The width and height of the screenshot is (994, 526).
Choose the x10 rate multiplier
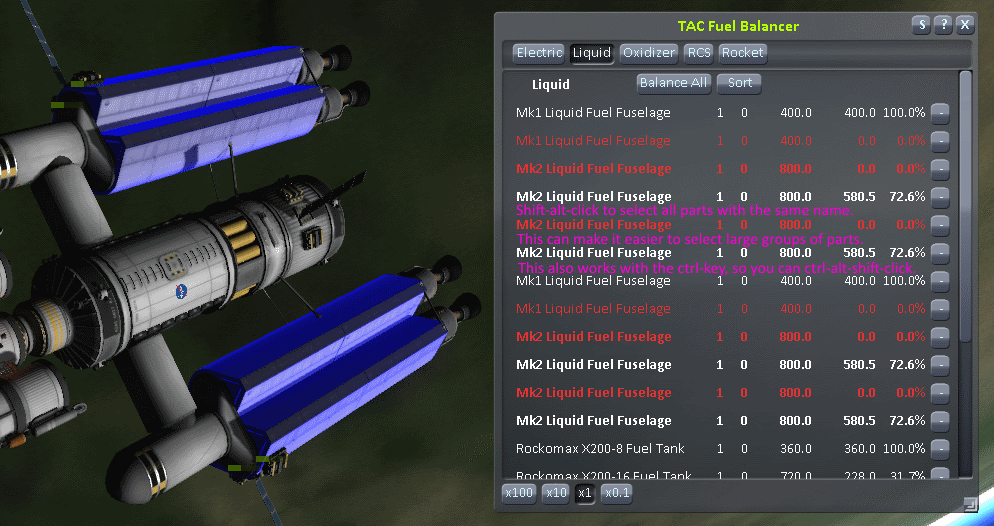(x=556, y=493)
